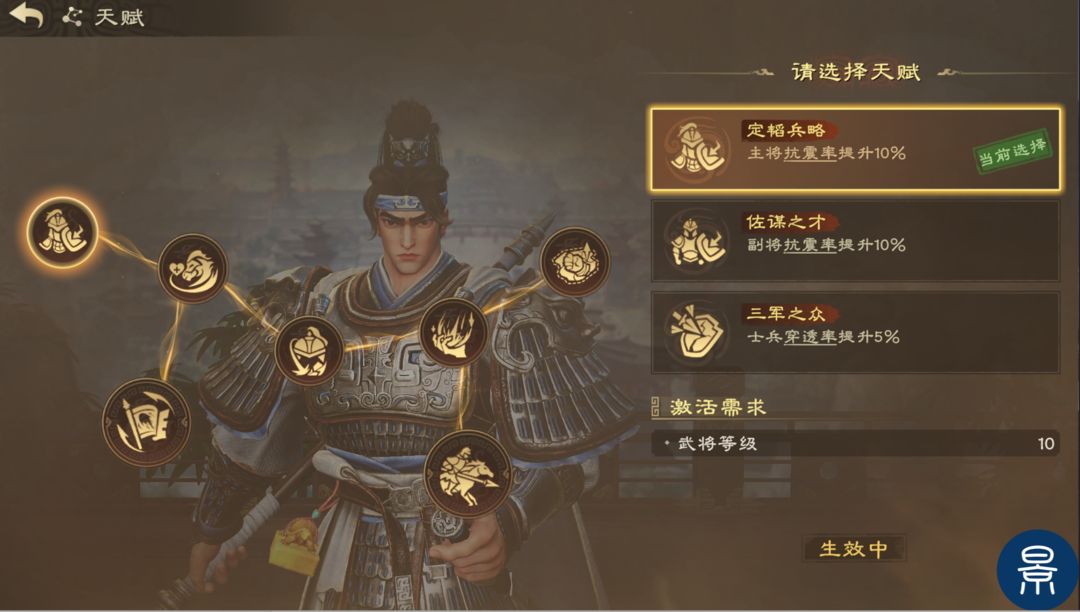Open the flower emblem talent node

coord(575,261)
